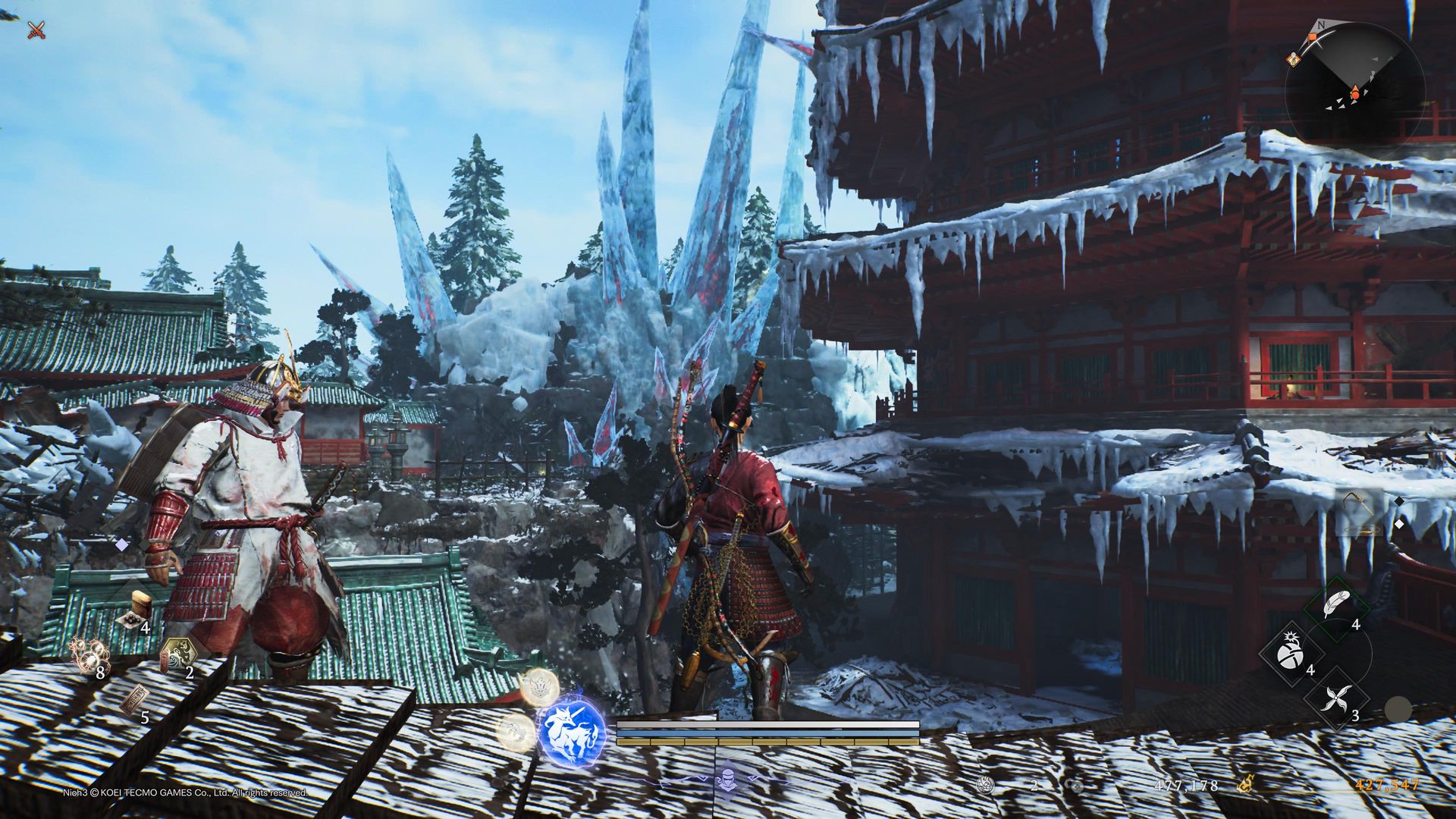Select the feather ninjutsu slot

[1336, 607]
